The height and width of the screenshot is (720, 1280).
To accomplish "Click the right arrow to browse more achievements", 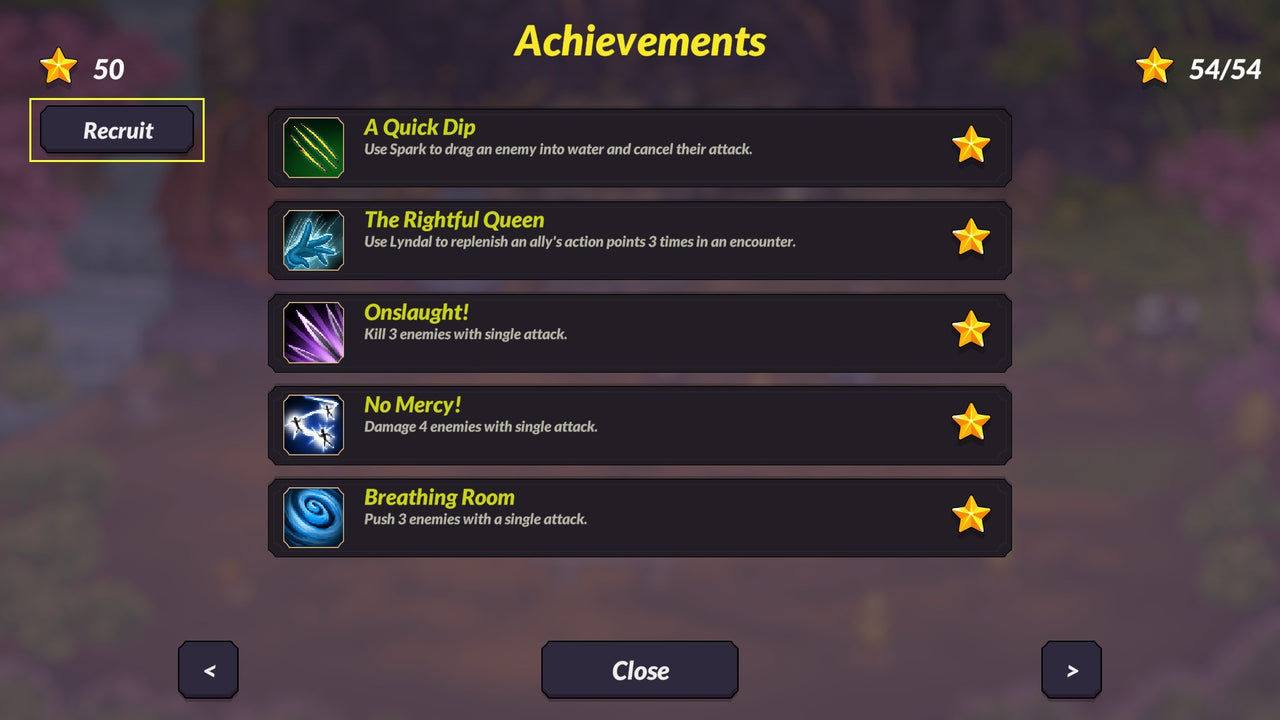I will pos(1071,670).
